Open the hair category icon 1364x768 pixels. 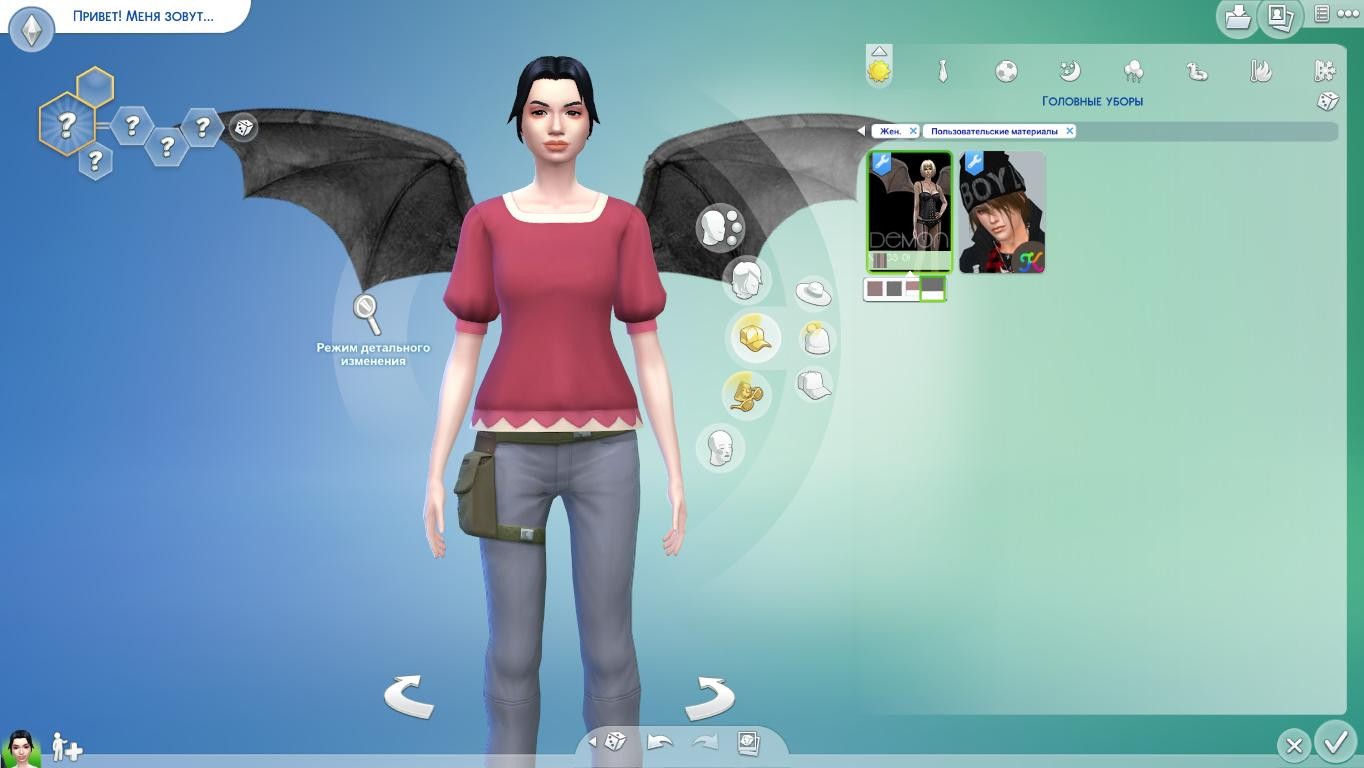[x=746, y=279]
